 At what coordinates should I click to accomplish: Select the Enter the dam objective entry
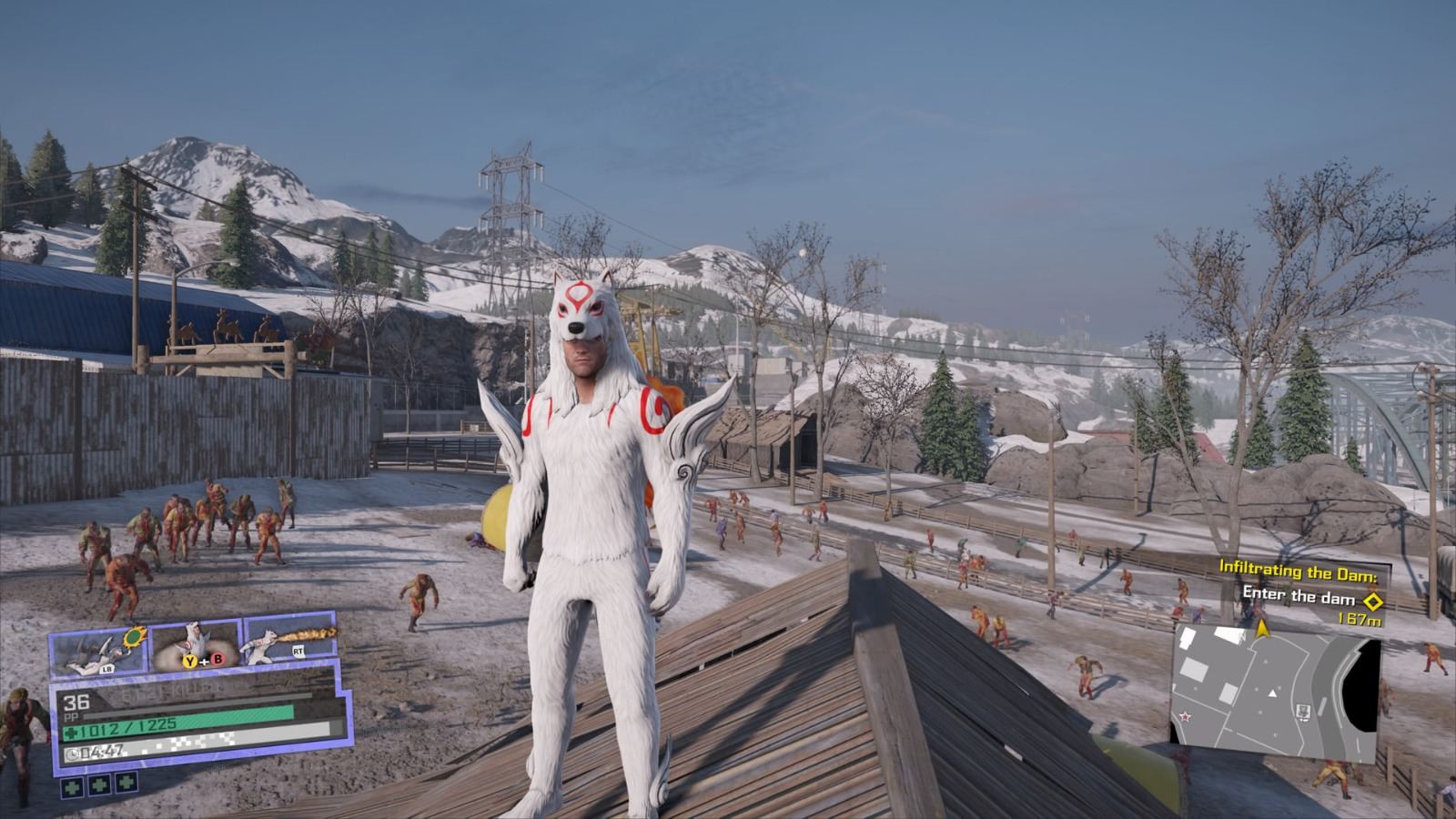point(1299,597)
